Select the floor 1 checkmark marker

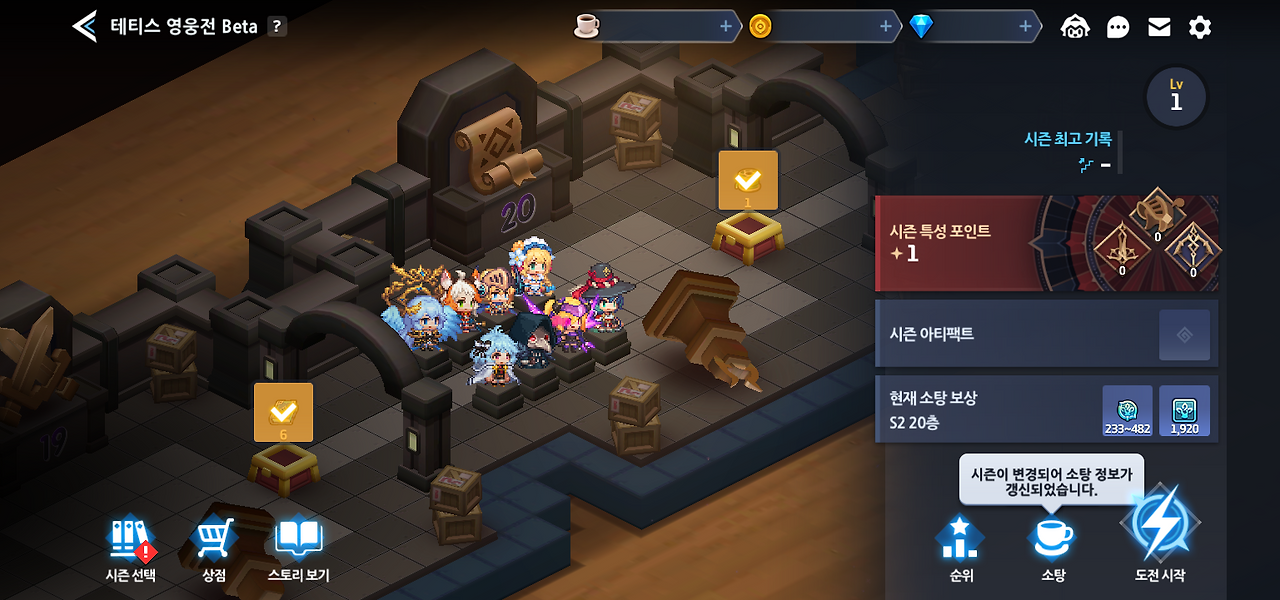(748, 181)
